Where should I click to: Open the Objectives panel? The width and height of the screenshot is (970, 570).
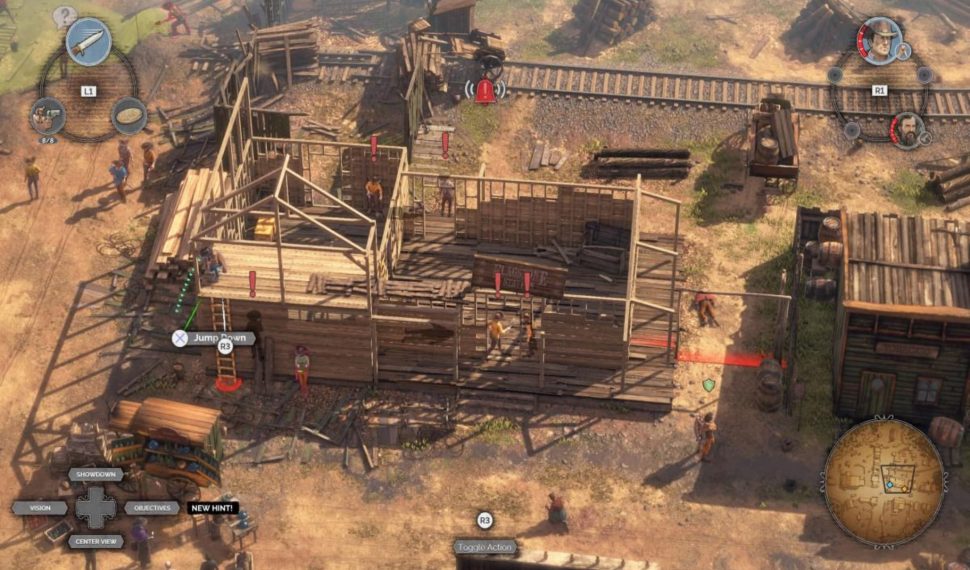[151, 508]
